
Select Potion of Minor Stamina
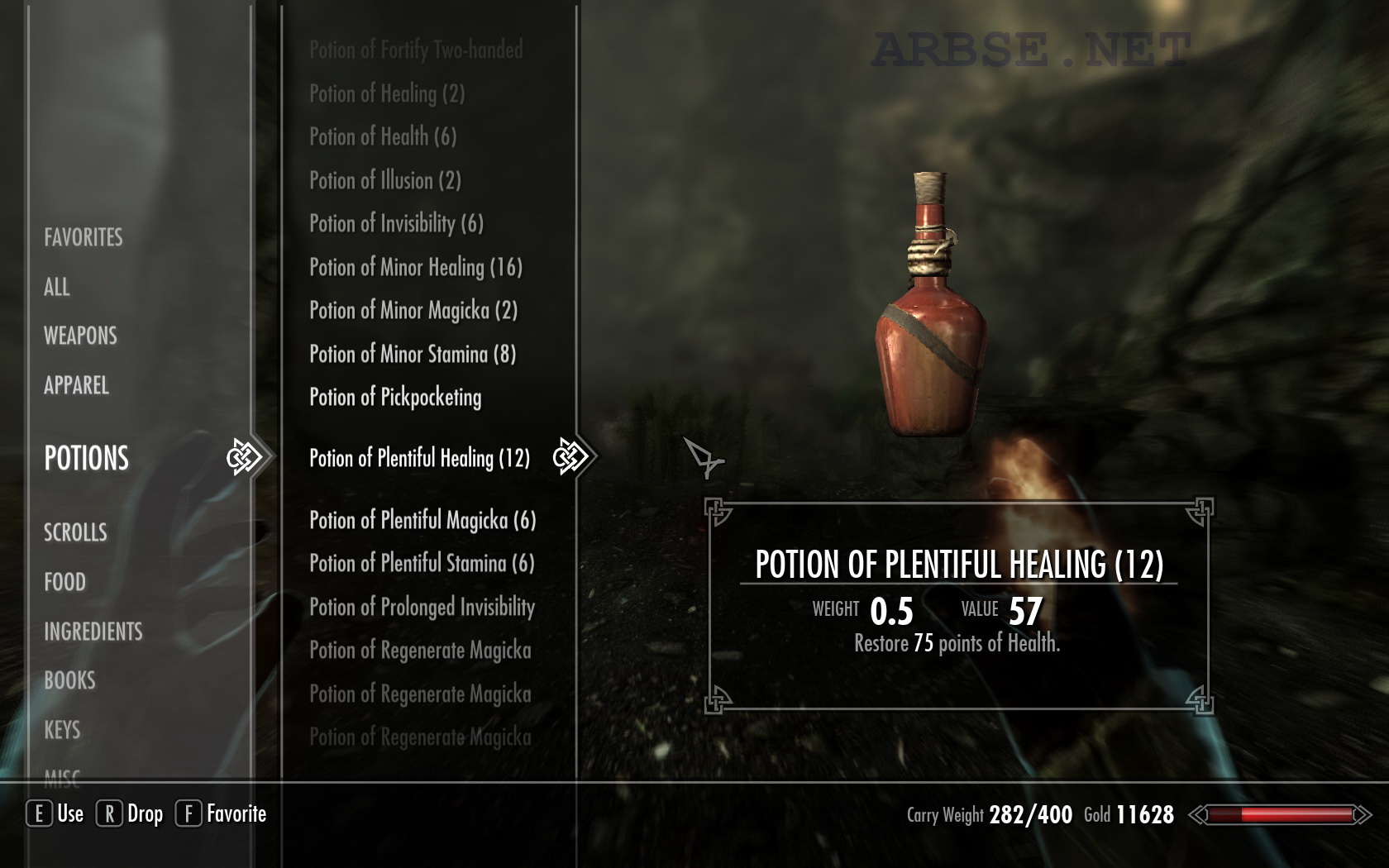[x=413, y=355]
